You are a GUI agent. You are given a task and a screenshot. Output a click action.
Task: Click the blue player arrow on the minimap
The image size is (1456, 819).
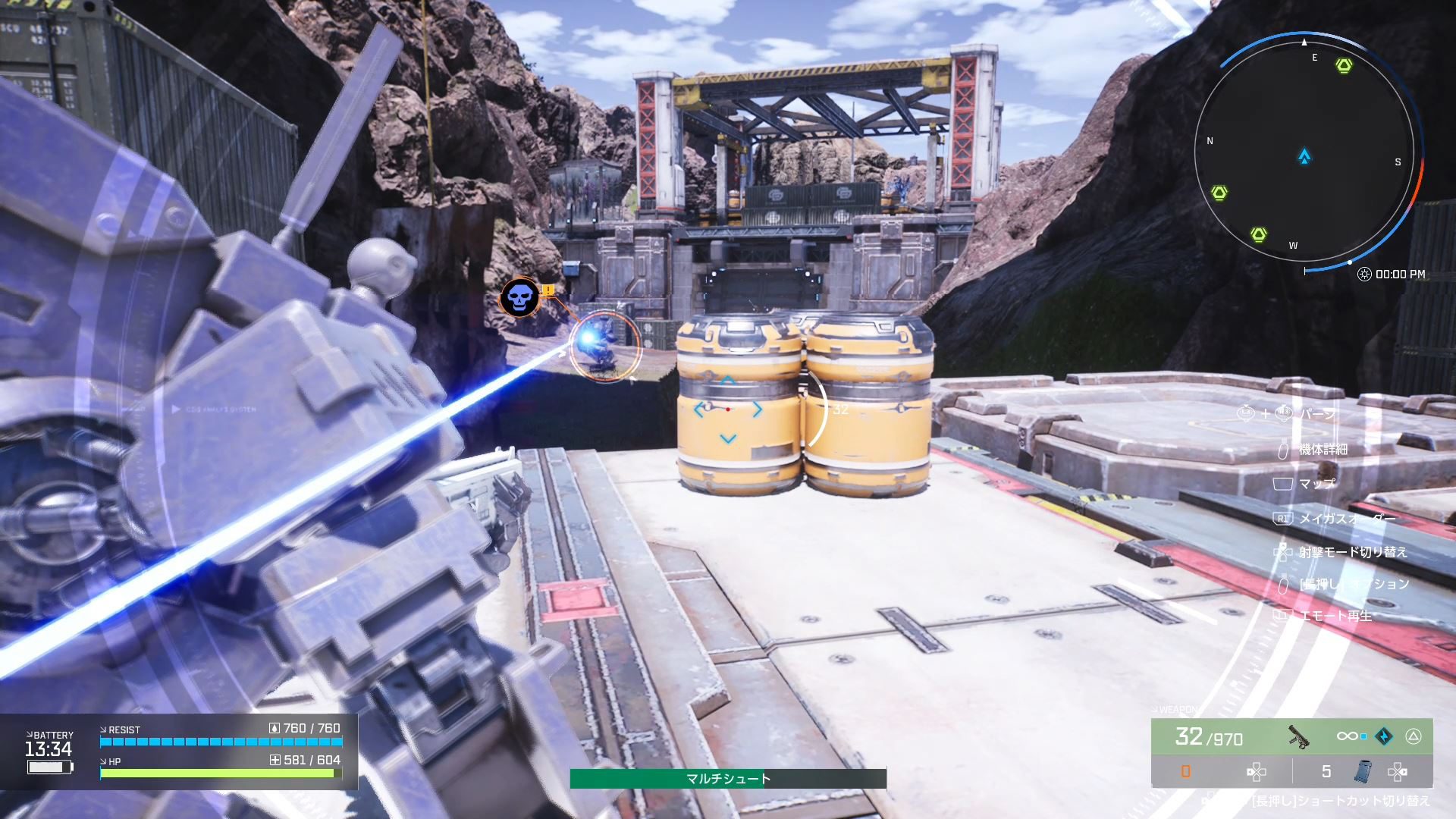point(1304,157)
